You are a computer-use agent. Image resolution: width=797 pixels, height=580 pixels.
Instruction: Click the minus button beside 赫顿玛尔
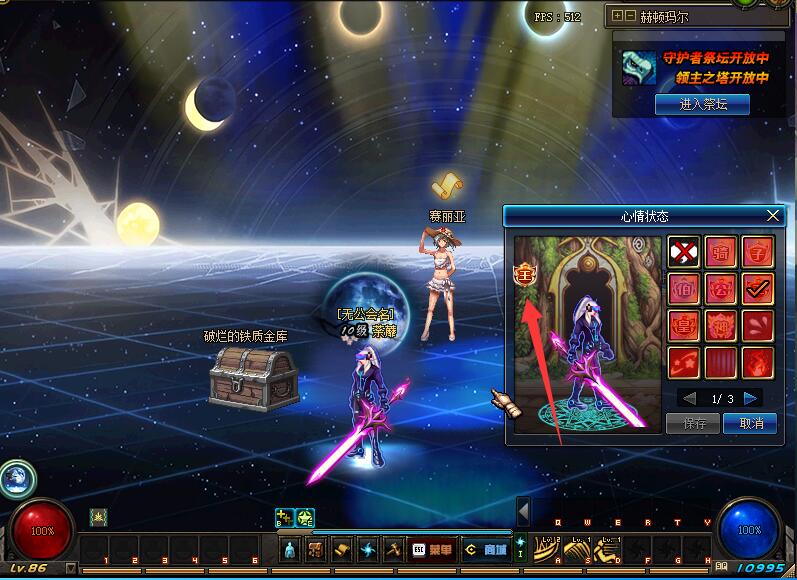tap(630, 16)
